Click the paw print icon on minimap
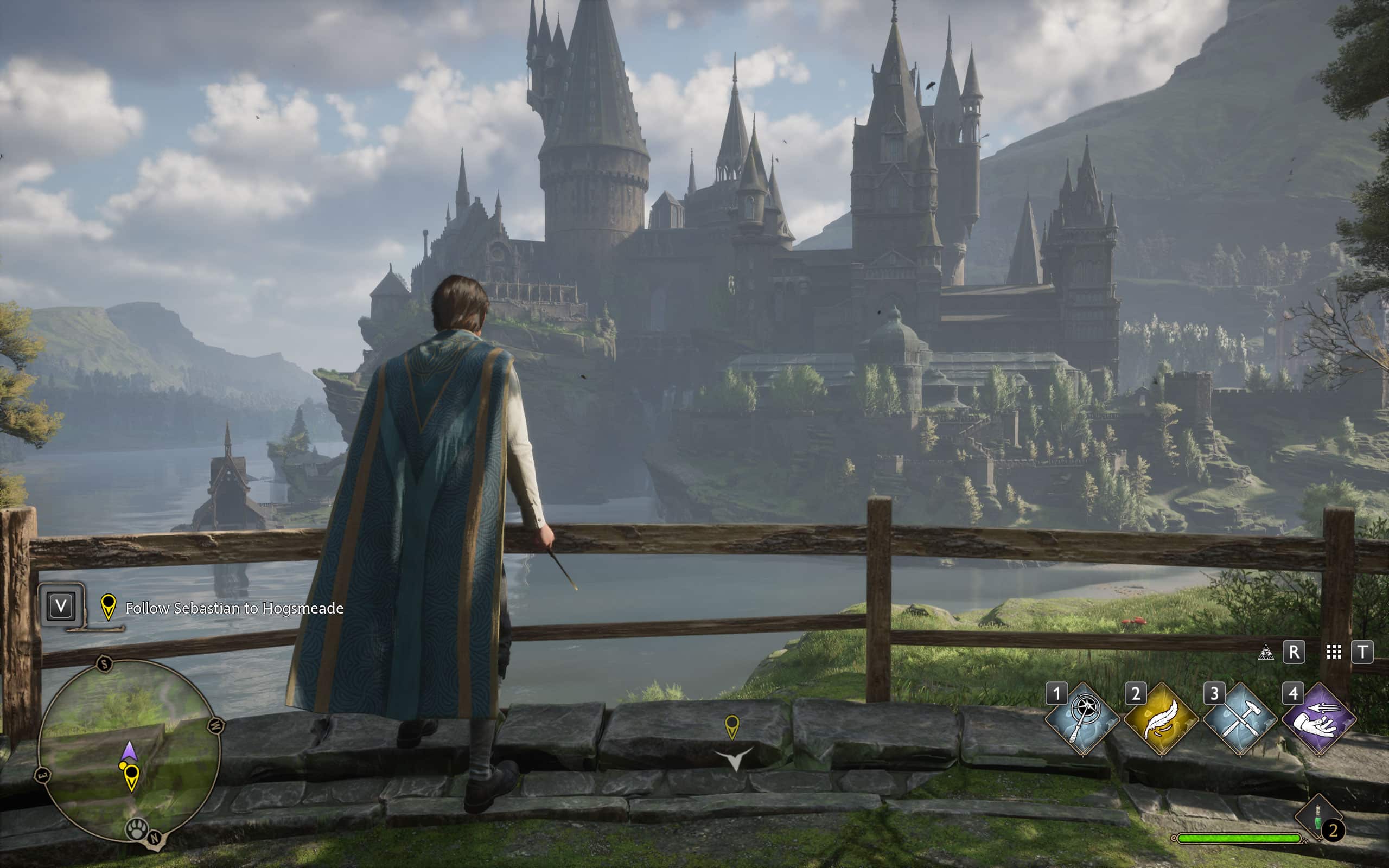 coord(137,829)
